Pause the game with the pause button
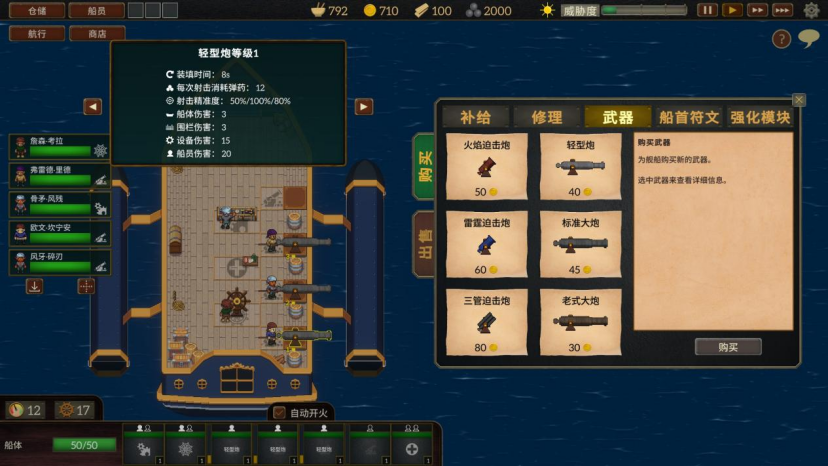Image resolution: width=828 pixels, height=466 pixels. (707, 10)
